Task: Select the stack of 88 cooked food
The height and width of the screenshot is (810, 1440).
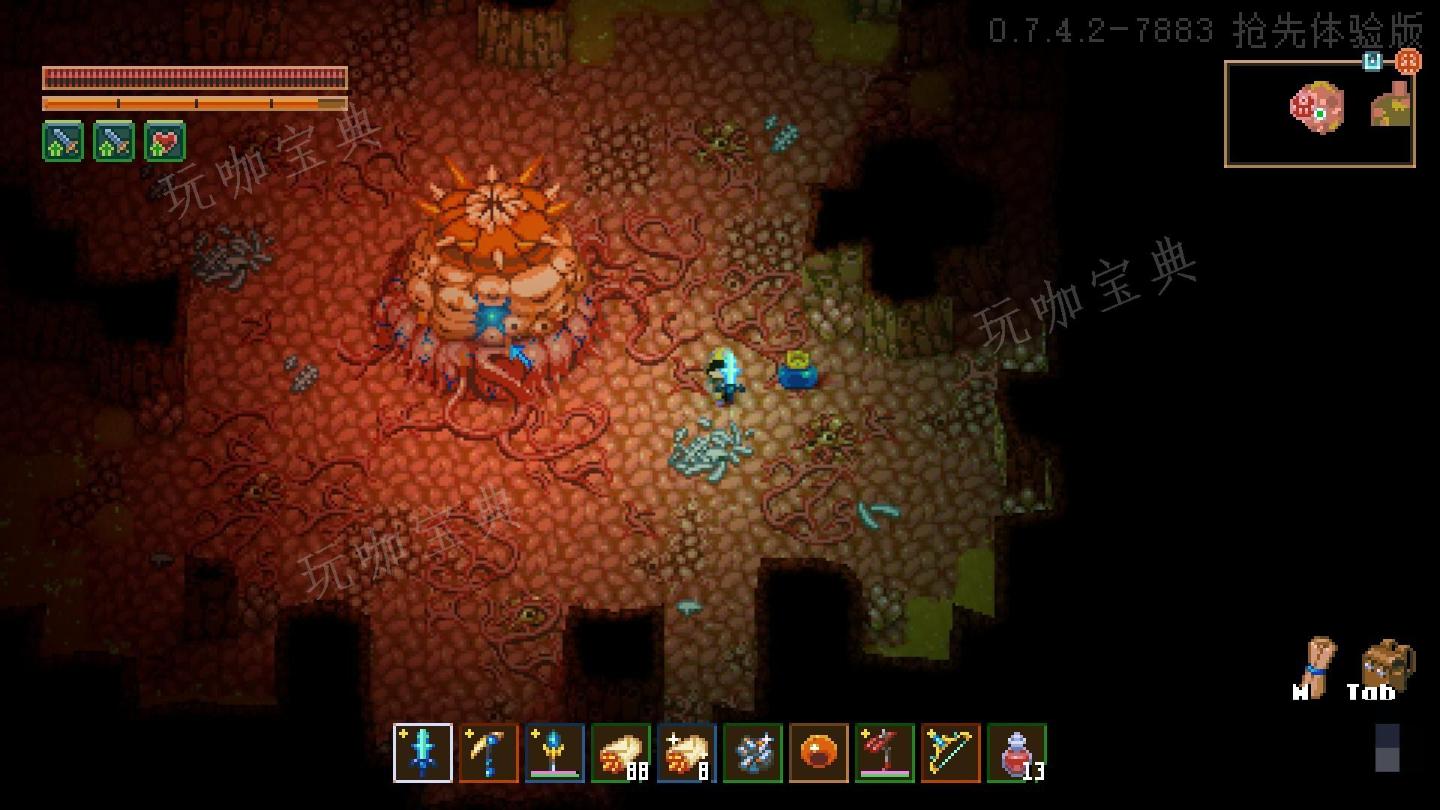Action: point(622,755)
